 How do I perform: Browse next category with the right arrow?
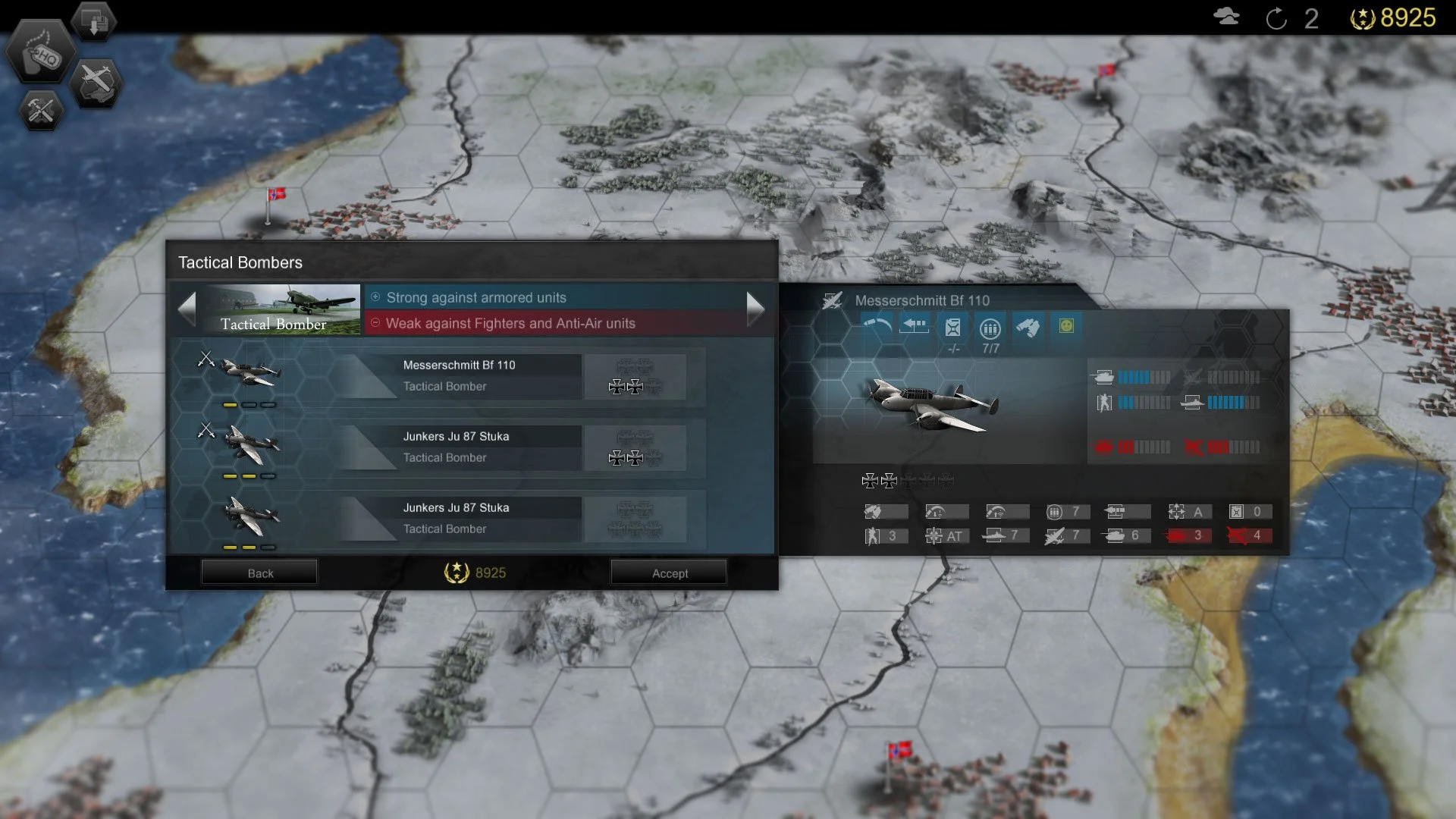[x=755, y=309]
